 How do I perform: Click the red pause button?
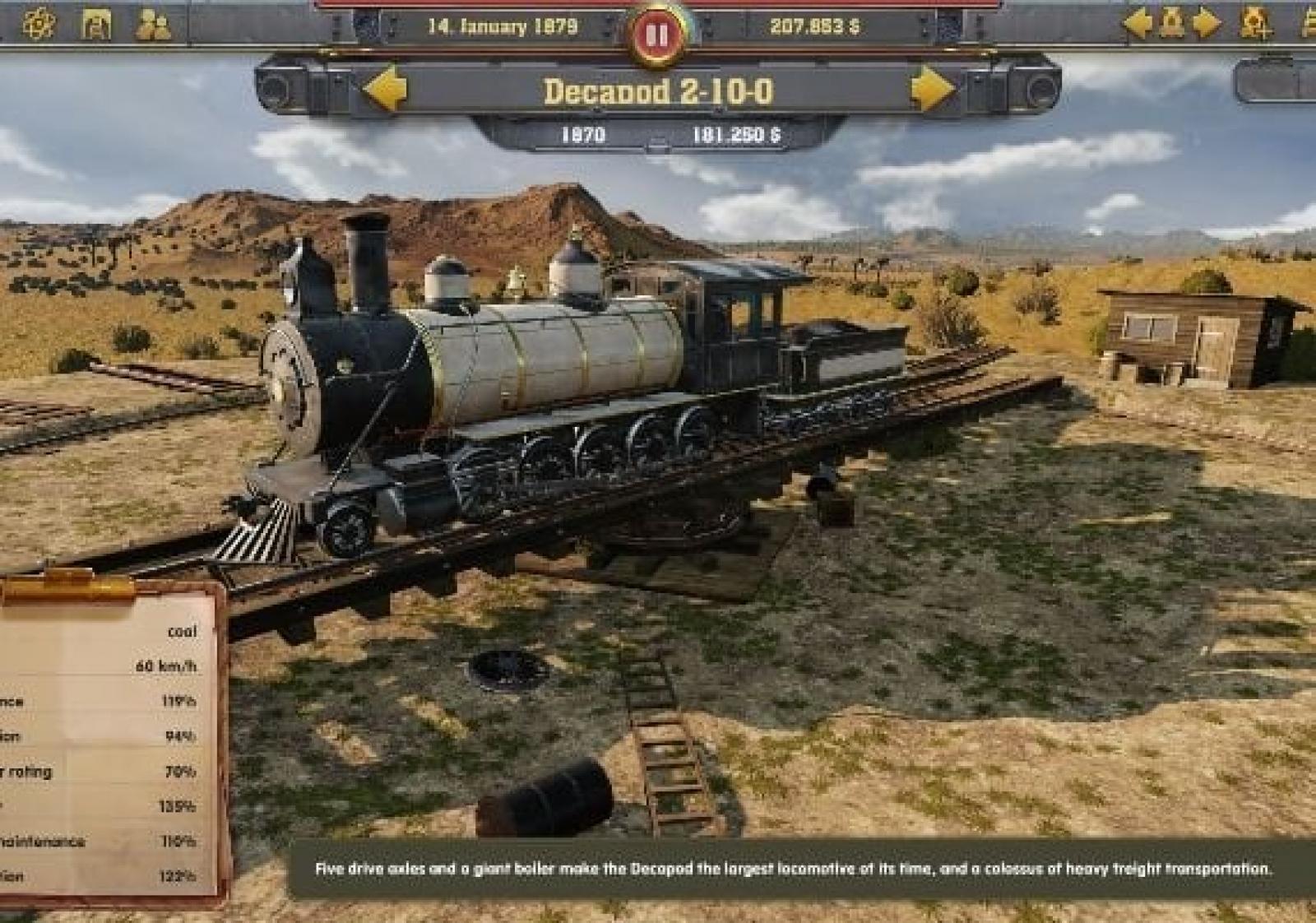656,35
